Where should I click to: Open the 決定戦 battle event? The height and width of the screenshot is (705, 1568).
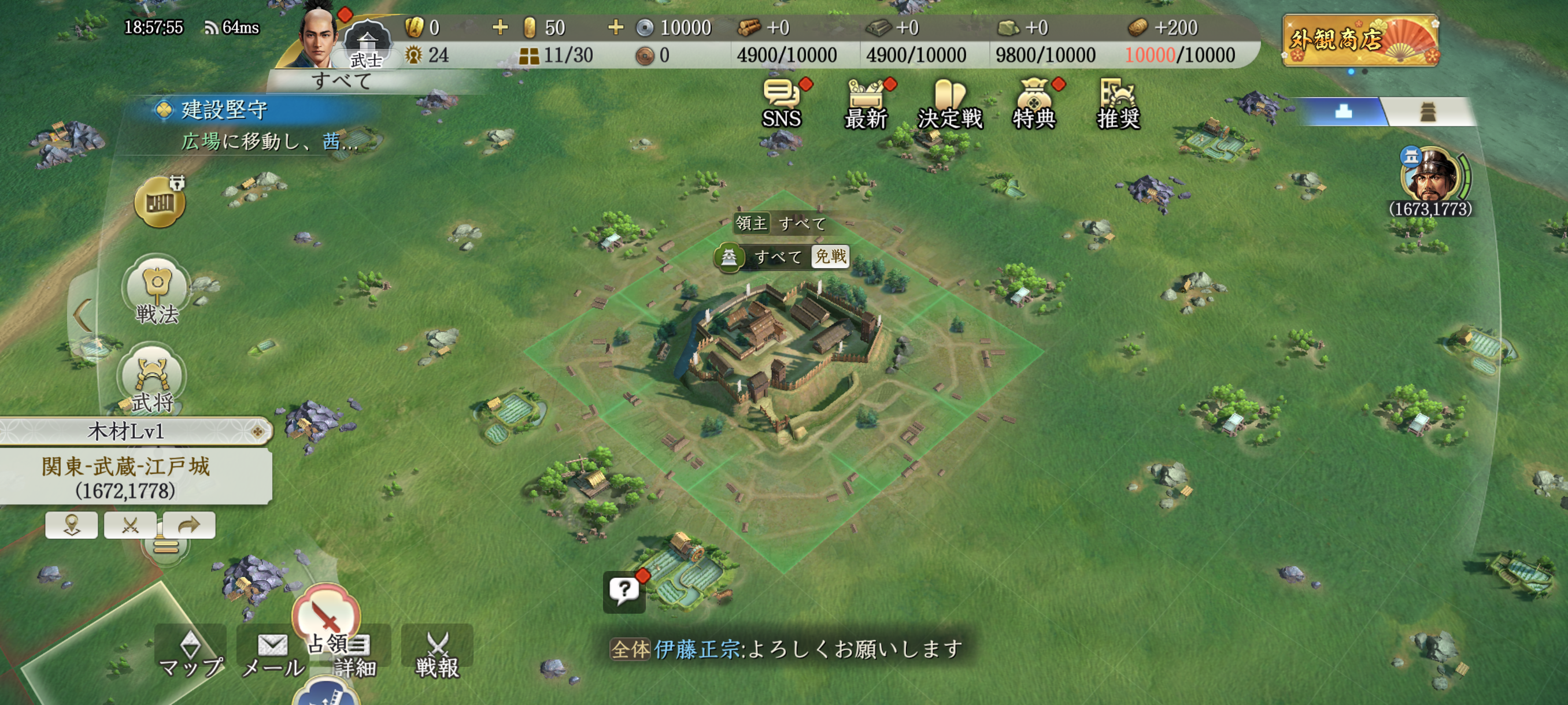[949, 103]
